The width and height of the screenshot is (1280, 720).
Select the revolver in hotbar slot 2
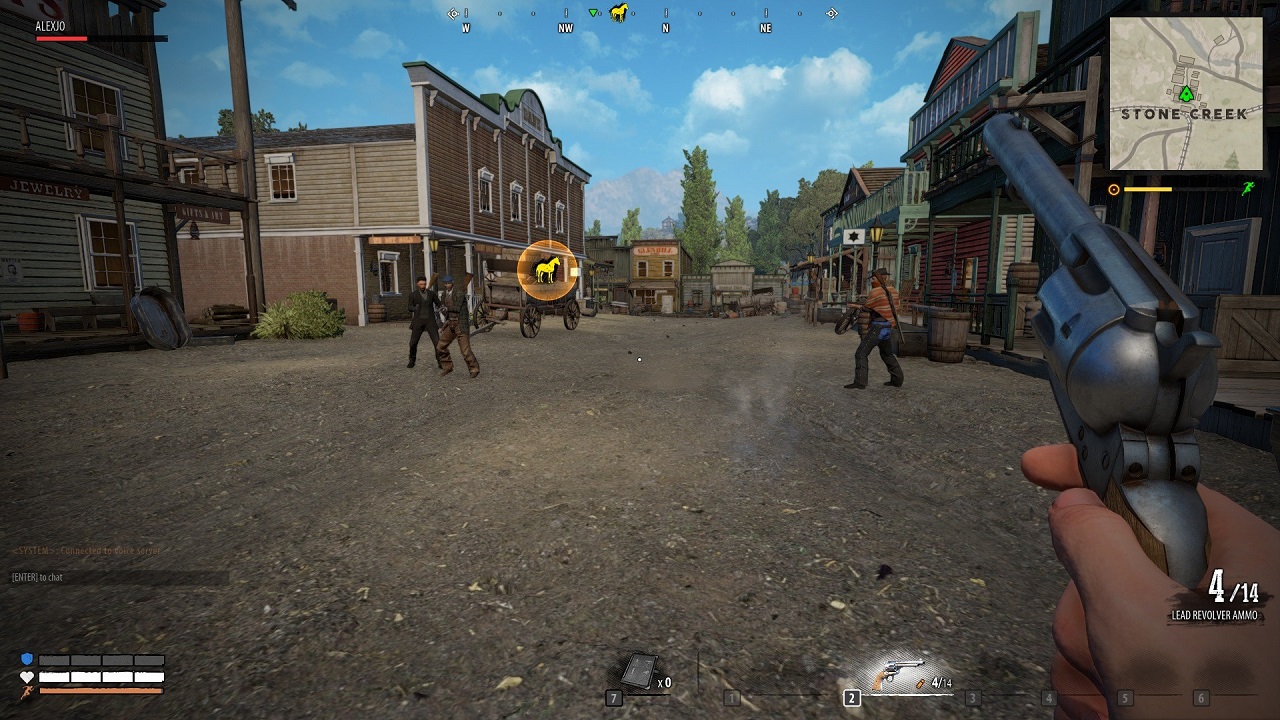(897, 676)
